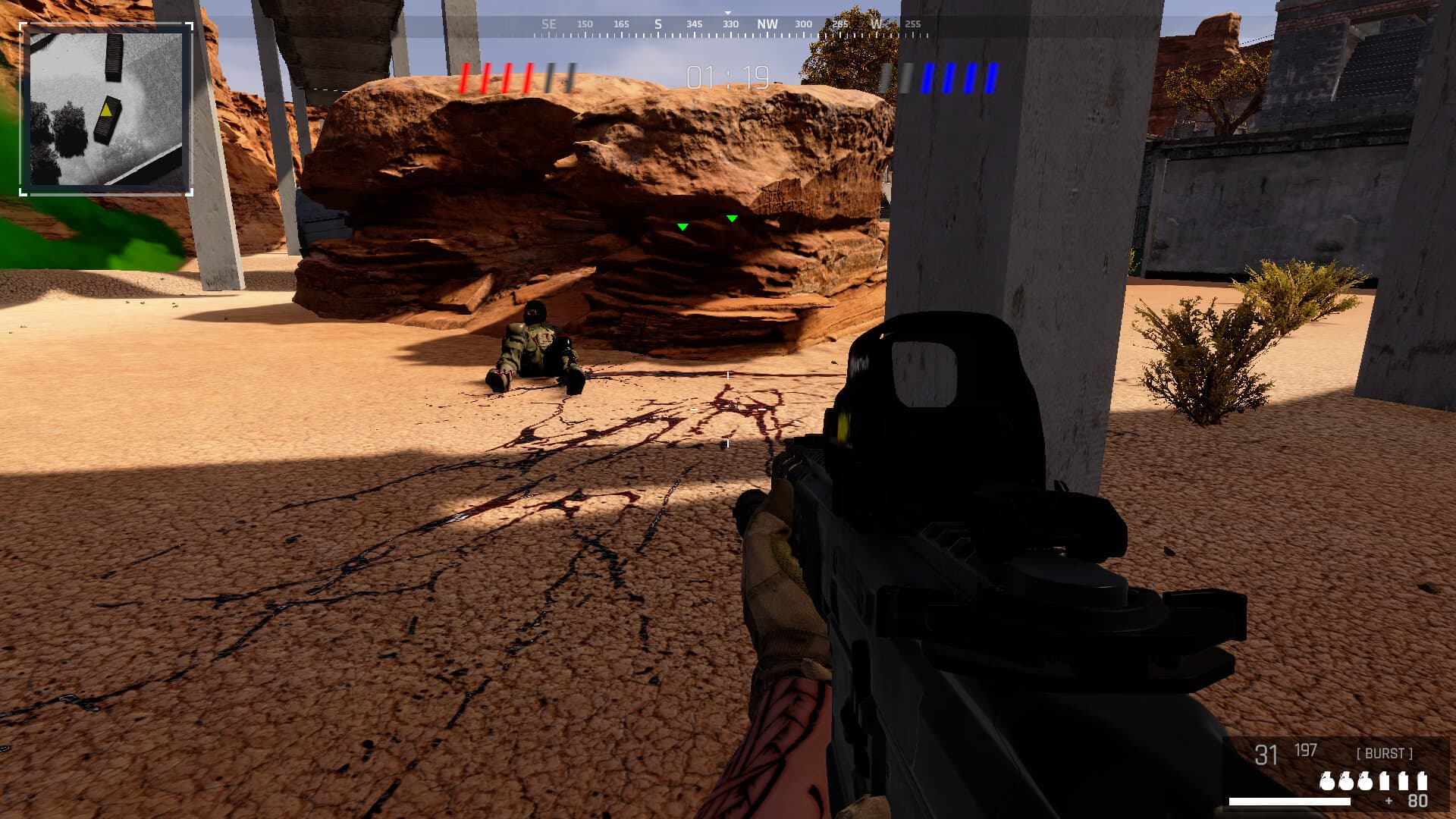Select the right green objective marker on the rock
This screenshot has width=1456, height=819.
coord(732,220)
